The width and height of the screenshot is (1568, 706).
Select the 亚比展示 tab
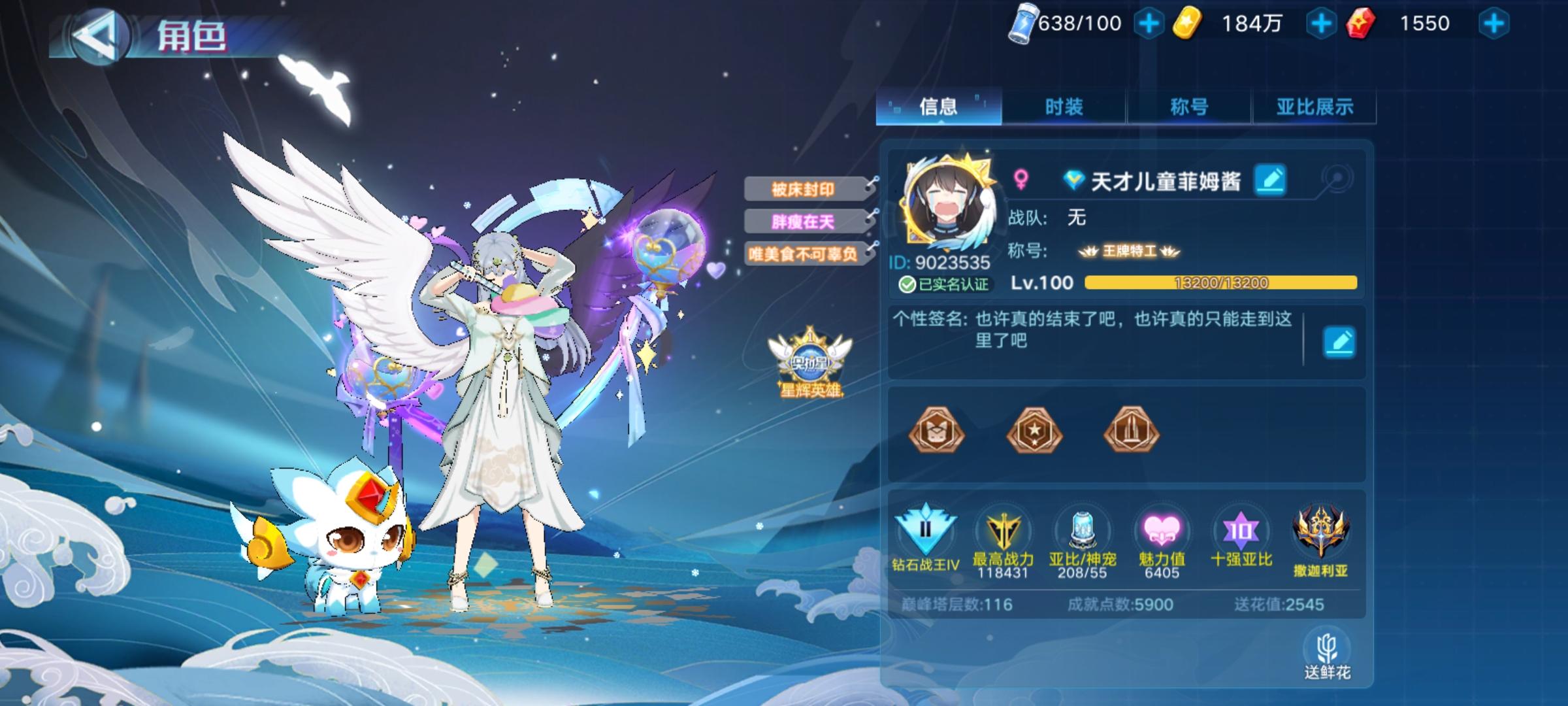[x=1315, y=107]
